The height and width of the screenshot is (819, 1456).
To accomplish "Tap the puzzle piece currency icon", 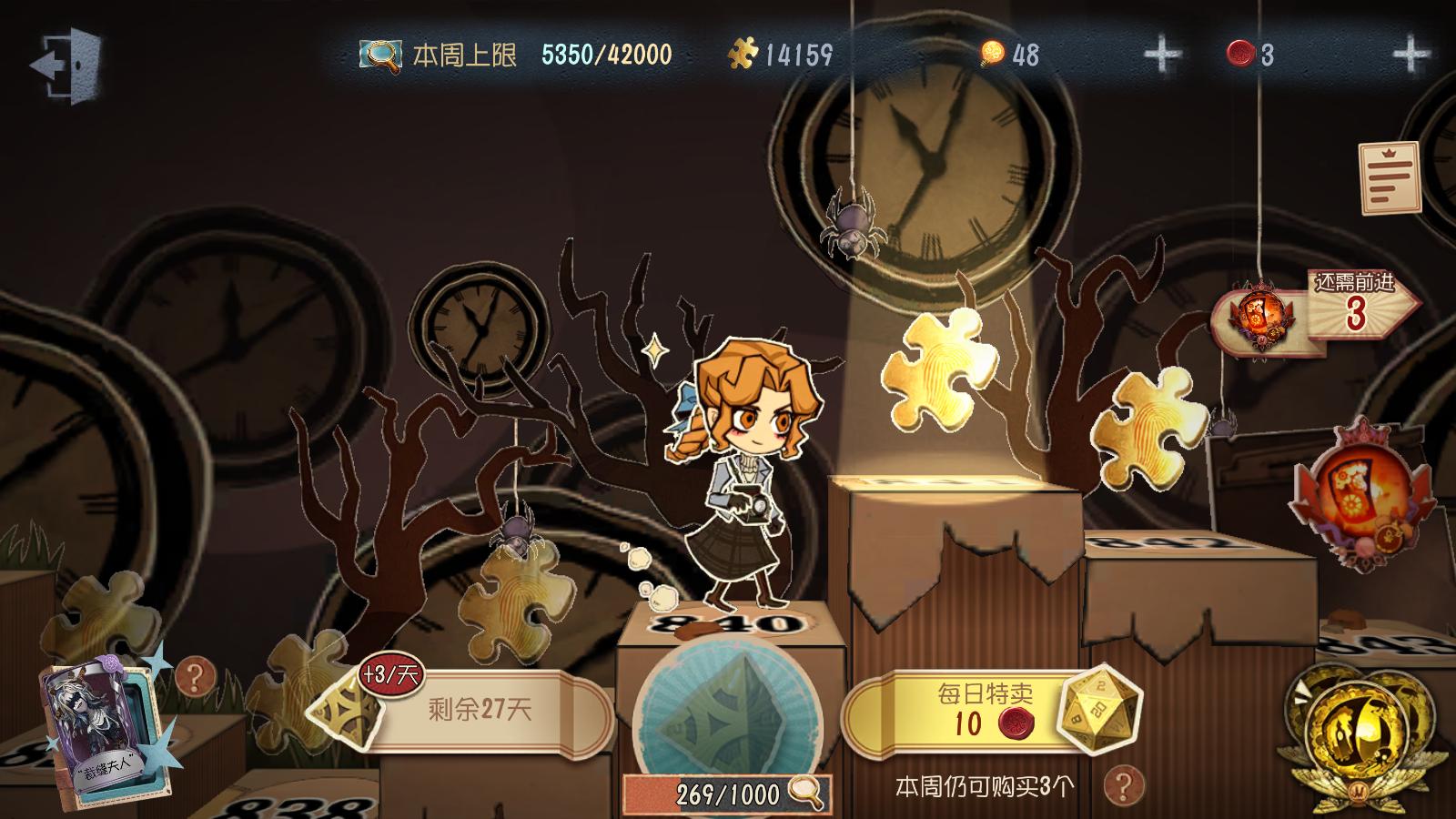I will pos(743,56).
